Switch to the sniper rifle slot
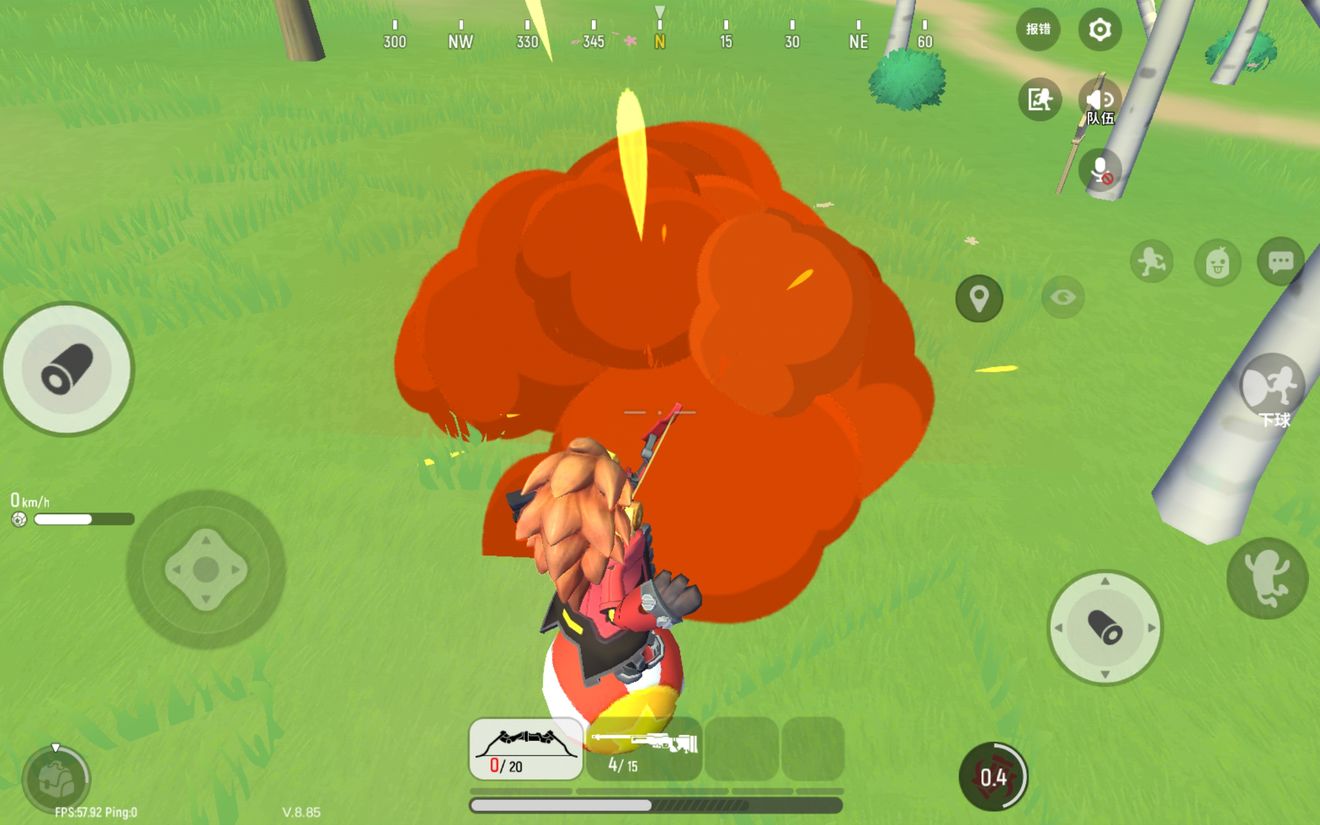The height and width of the screenshot is (825, 1320). point(643,748)
